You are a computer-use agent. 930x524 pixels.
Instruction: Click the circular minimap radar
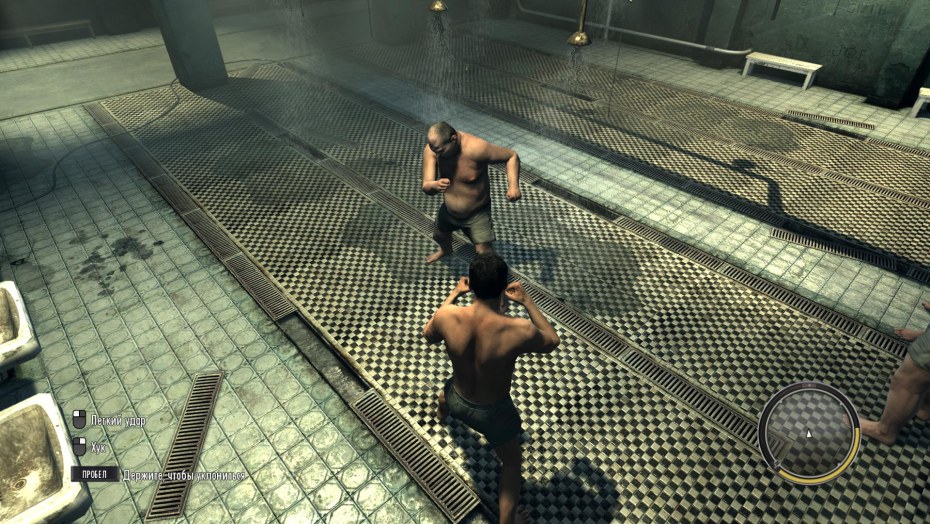tap(808, 433)
